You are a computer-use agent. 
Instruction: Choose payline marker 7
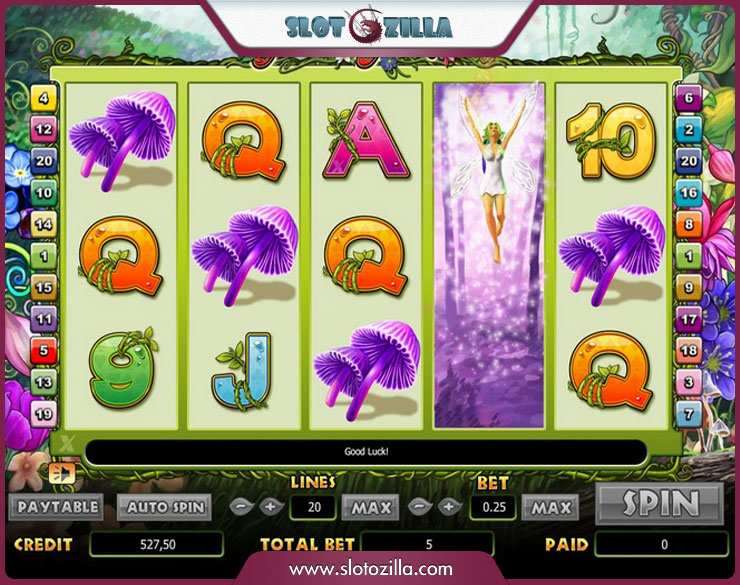(x=688, y=412)
